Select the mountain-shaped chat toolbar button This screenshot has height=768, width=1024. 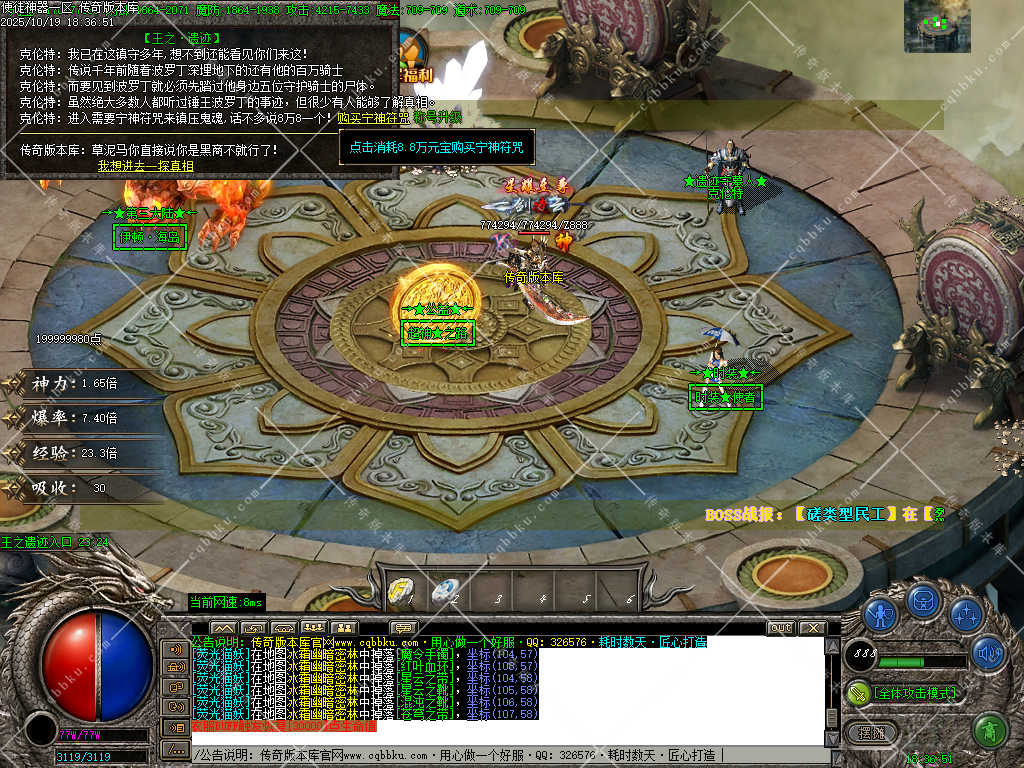click(x=223, y=628)
